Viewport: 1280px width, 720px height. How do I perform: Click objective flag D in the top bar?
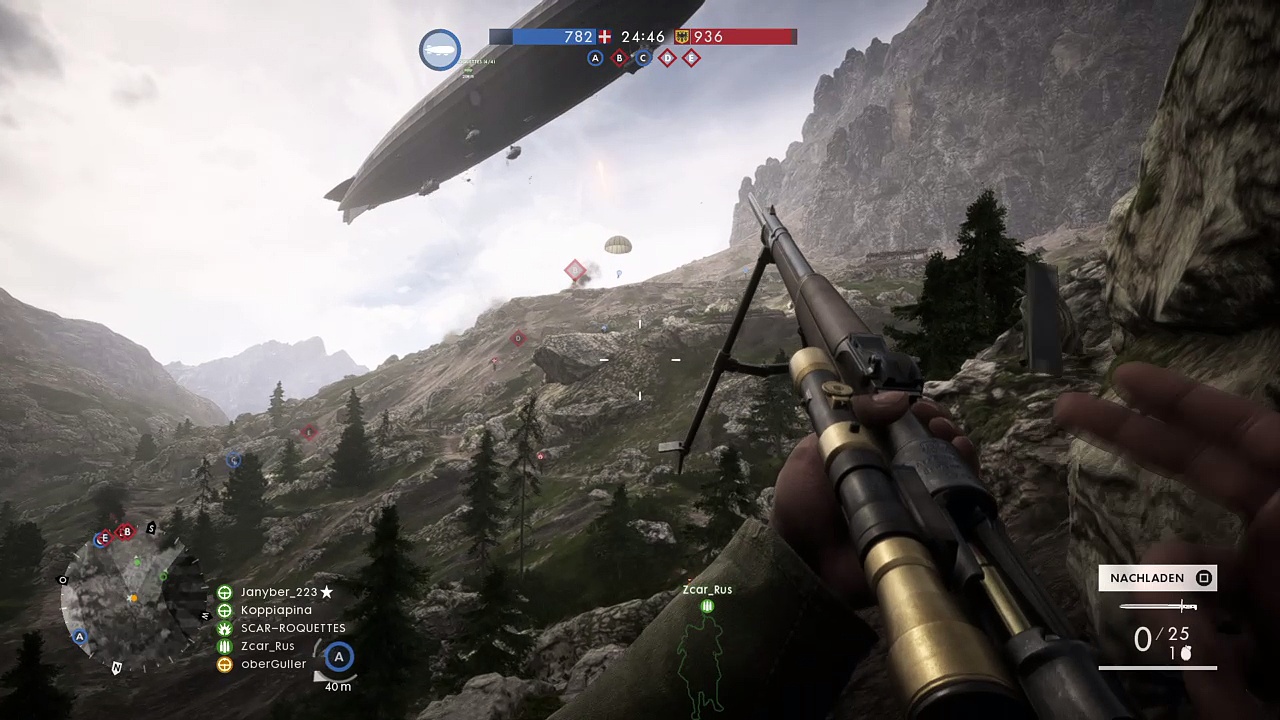(x=667, y=58)
